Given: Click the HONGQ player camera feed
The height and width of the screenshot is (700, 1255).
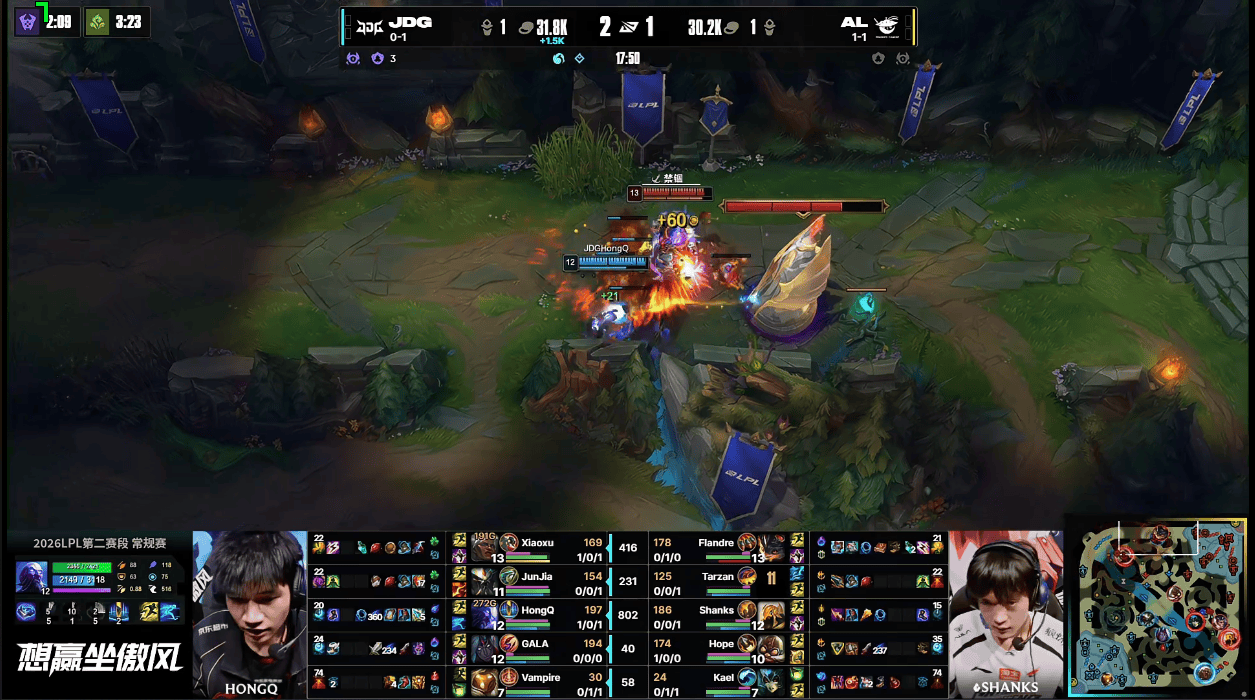Looking at the screenshot, I should point(249,613).
